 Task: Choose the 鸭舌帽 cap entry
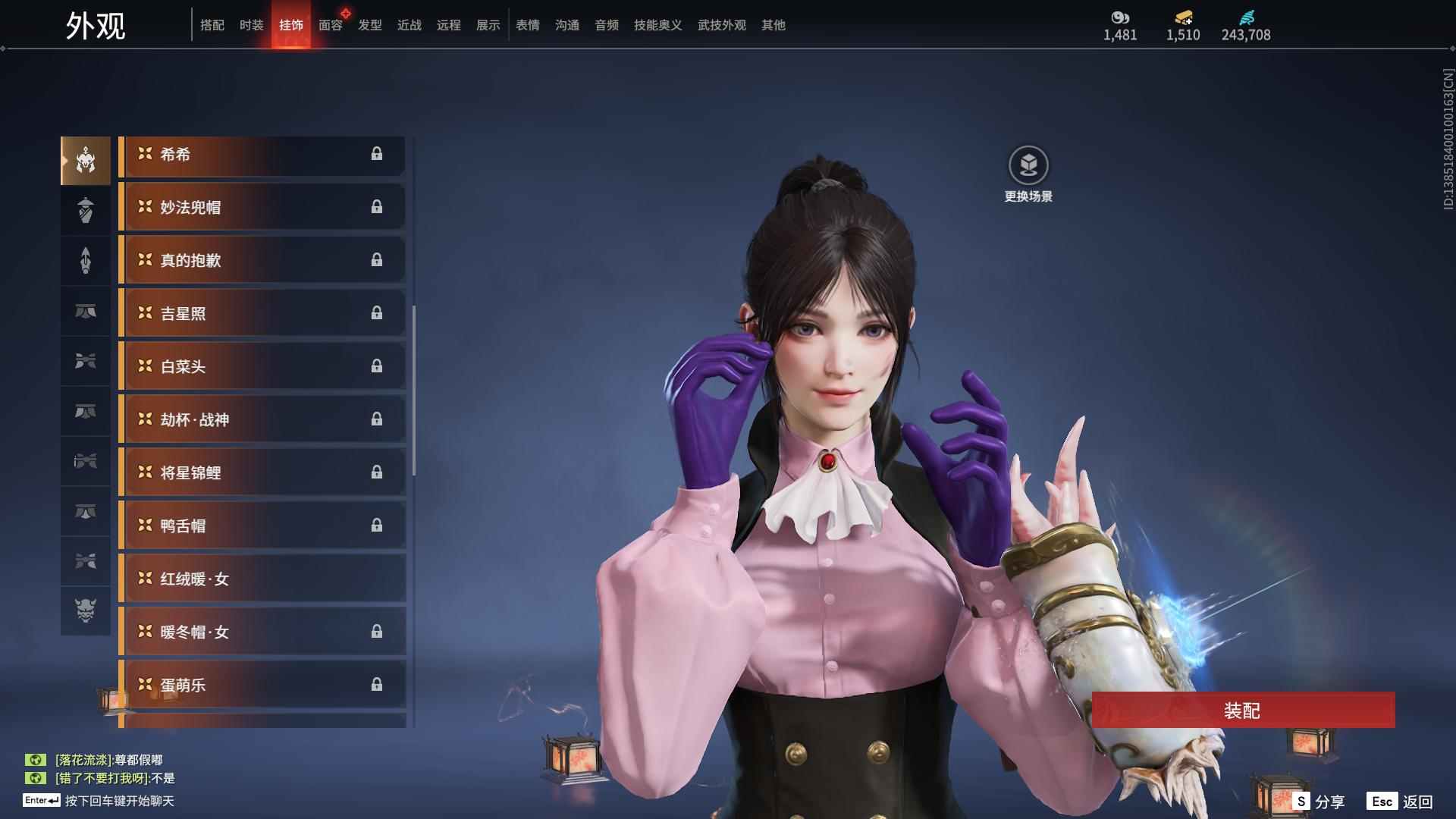(x=262, y=526)
